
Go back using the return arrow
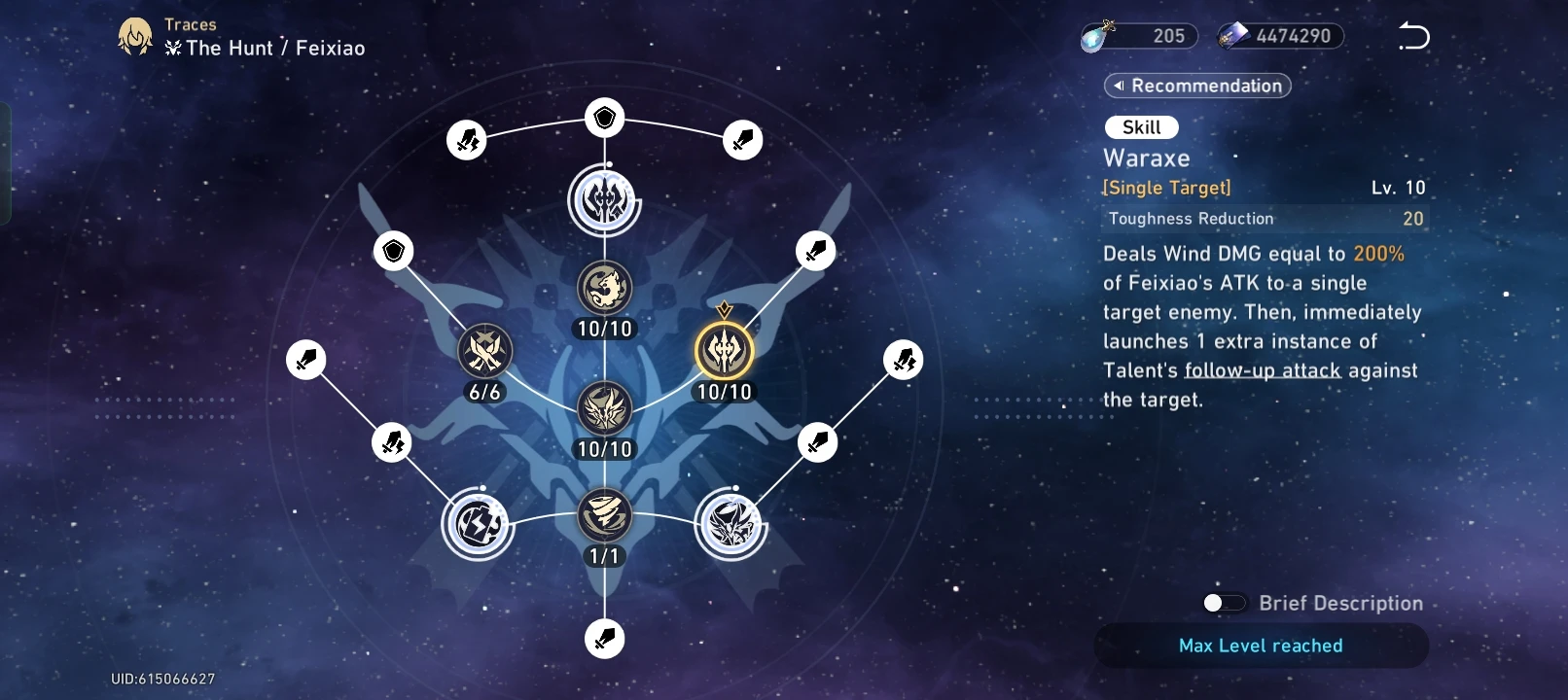pos(1413,37)
